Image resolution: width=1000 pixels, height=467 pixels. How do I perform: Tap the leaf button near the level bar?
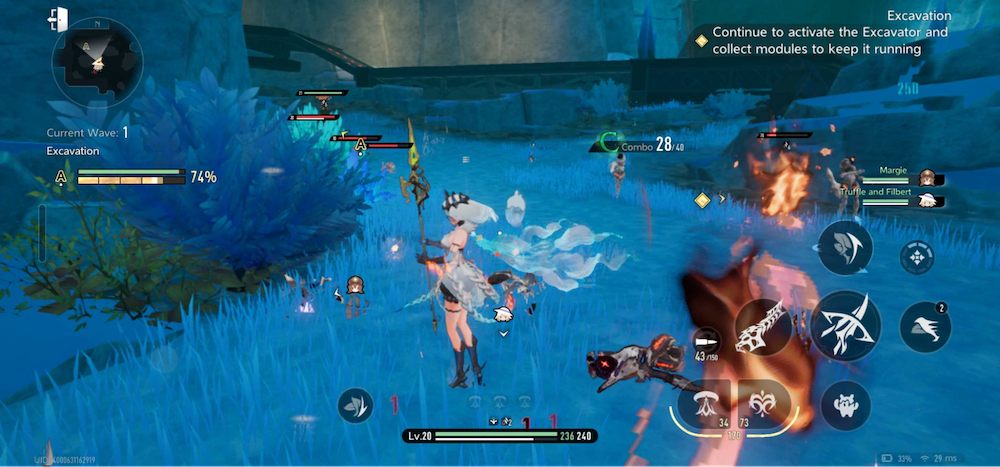[x=356, y=404]
